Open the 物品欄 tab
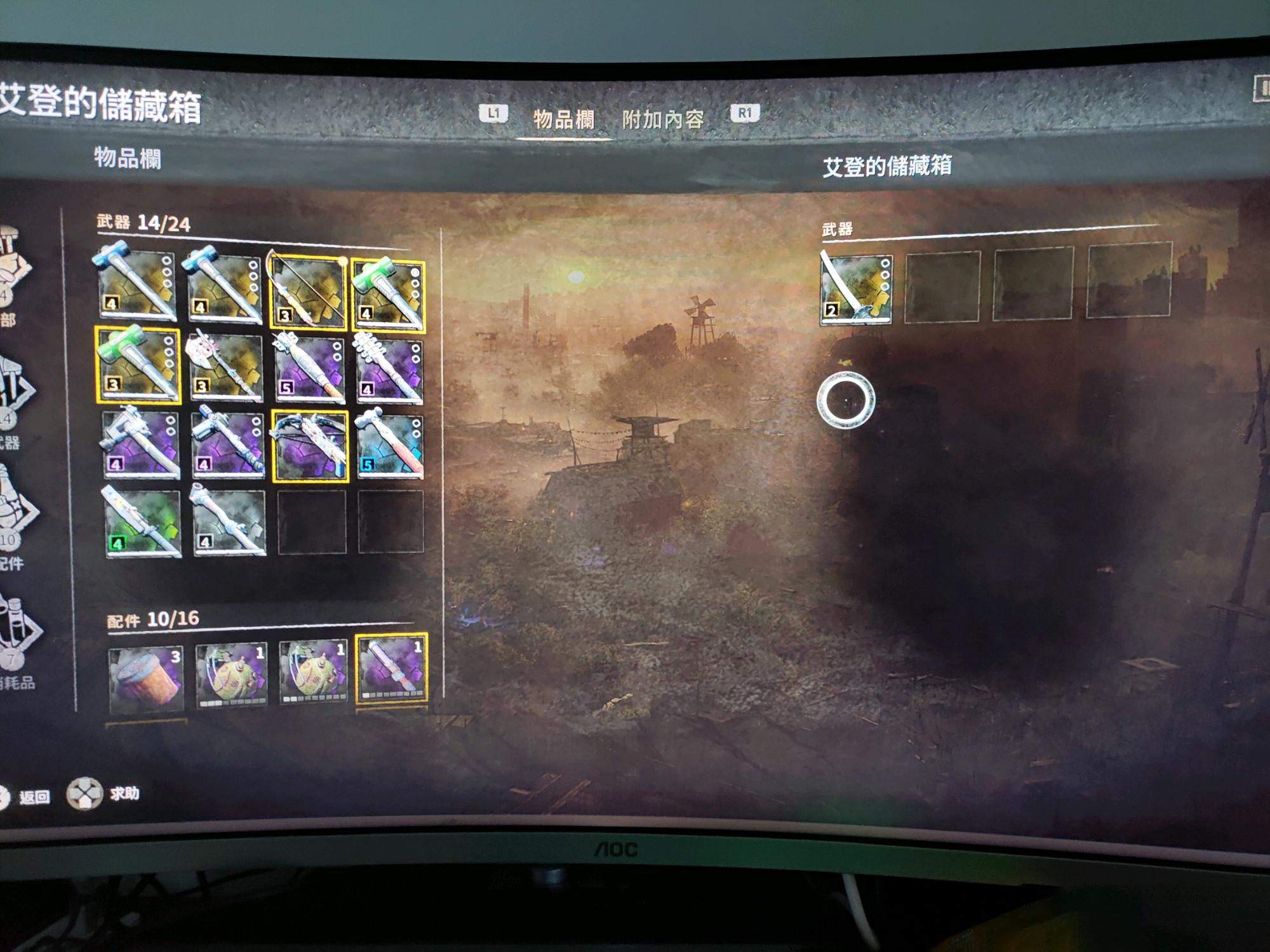This screenshot has height=952, width=1270. coord(563,119)
